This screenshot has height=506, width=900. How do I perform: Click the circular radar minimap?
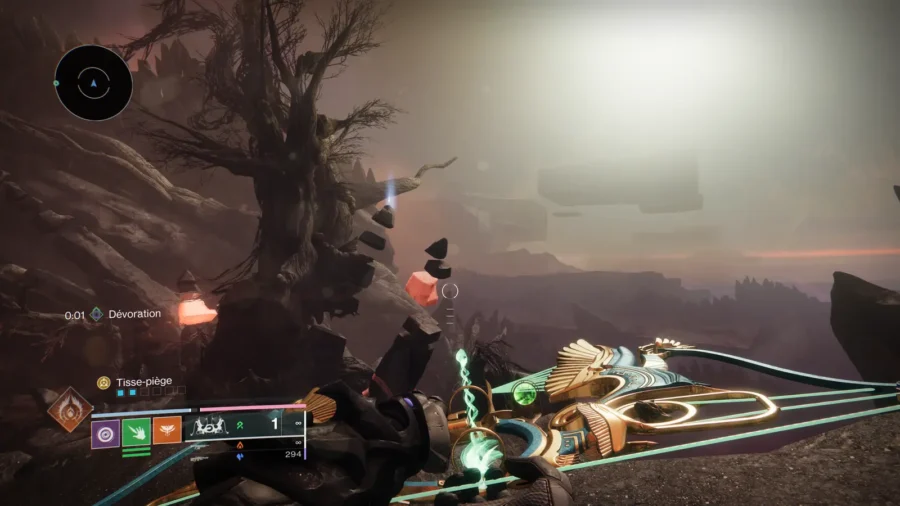click(x=93, y=83)
